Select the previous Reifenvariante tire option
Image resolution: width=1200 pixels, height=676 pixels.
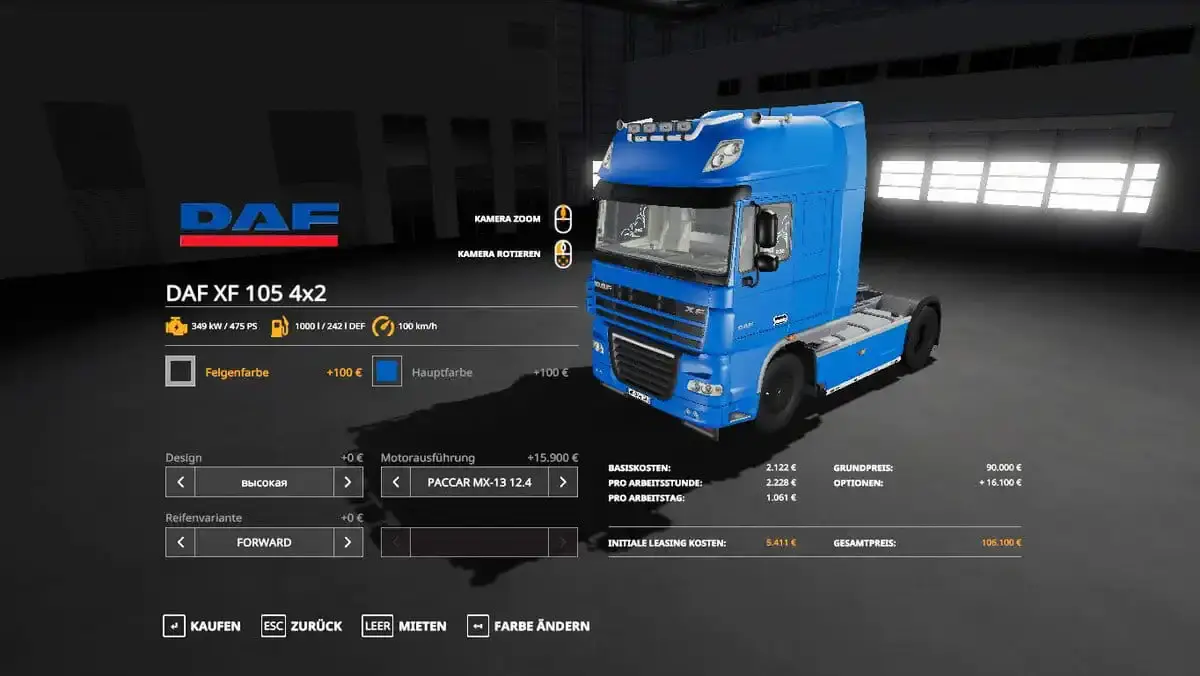coord(180,542)
